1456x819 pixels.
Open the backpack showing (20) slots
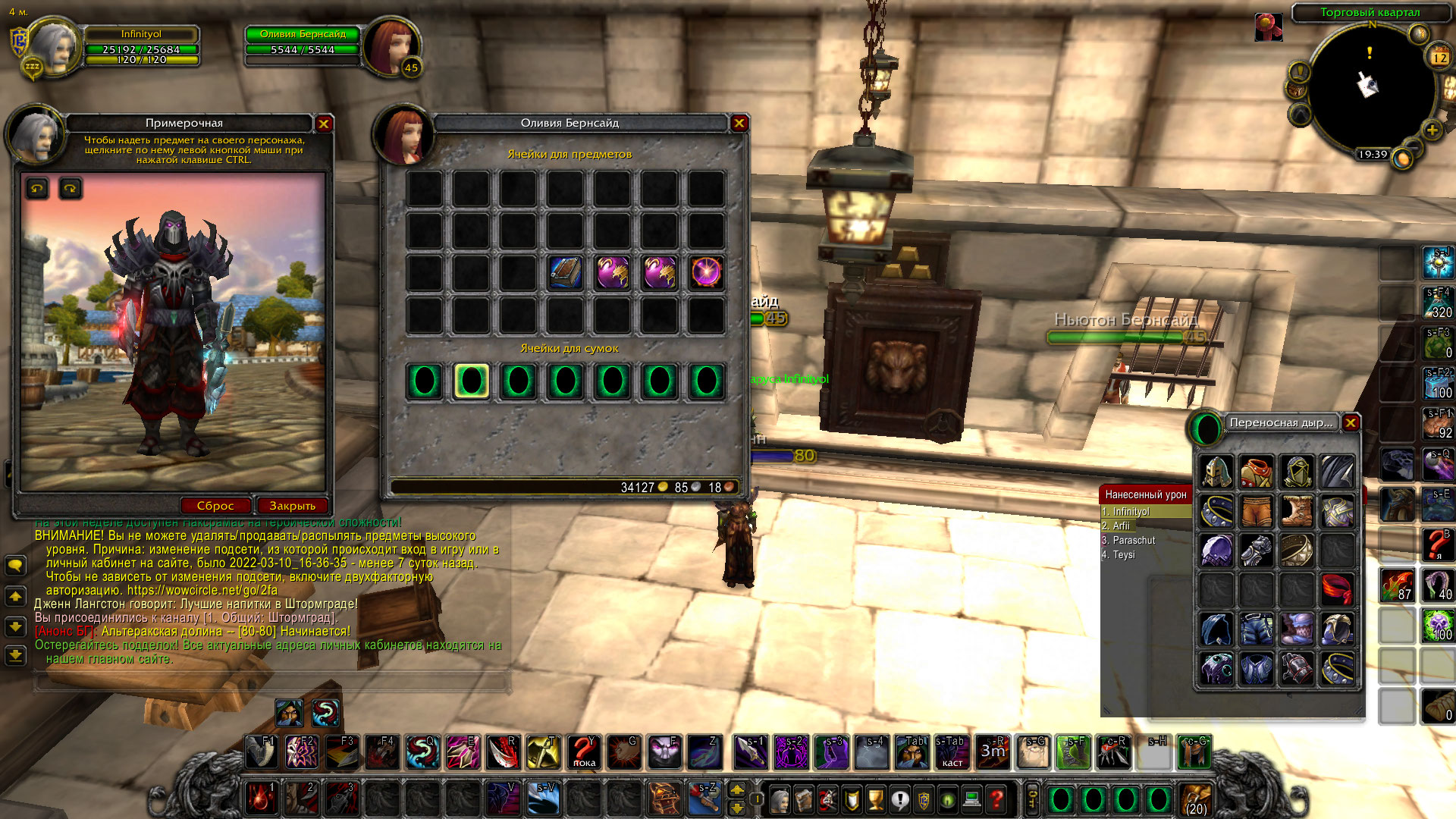click(1196, 799)
